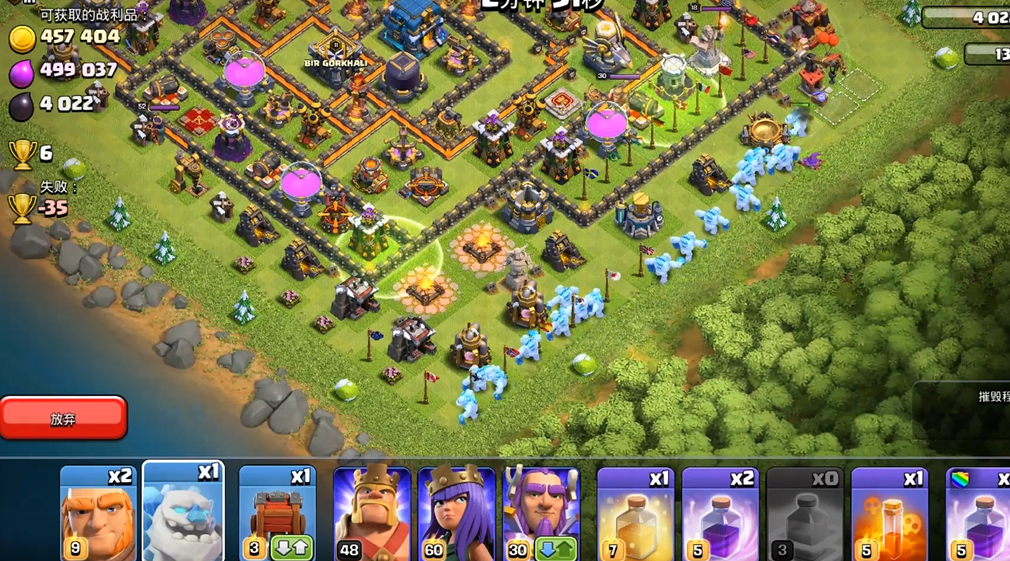Deploy the Barbarian King hero card
1010x561 pixels.
(371, 514)
